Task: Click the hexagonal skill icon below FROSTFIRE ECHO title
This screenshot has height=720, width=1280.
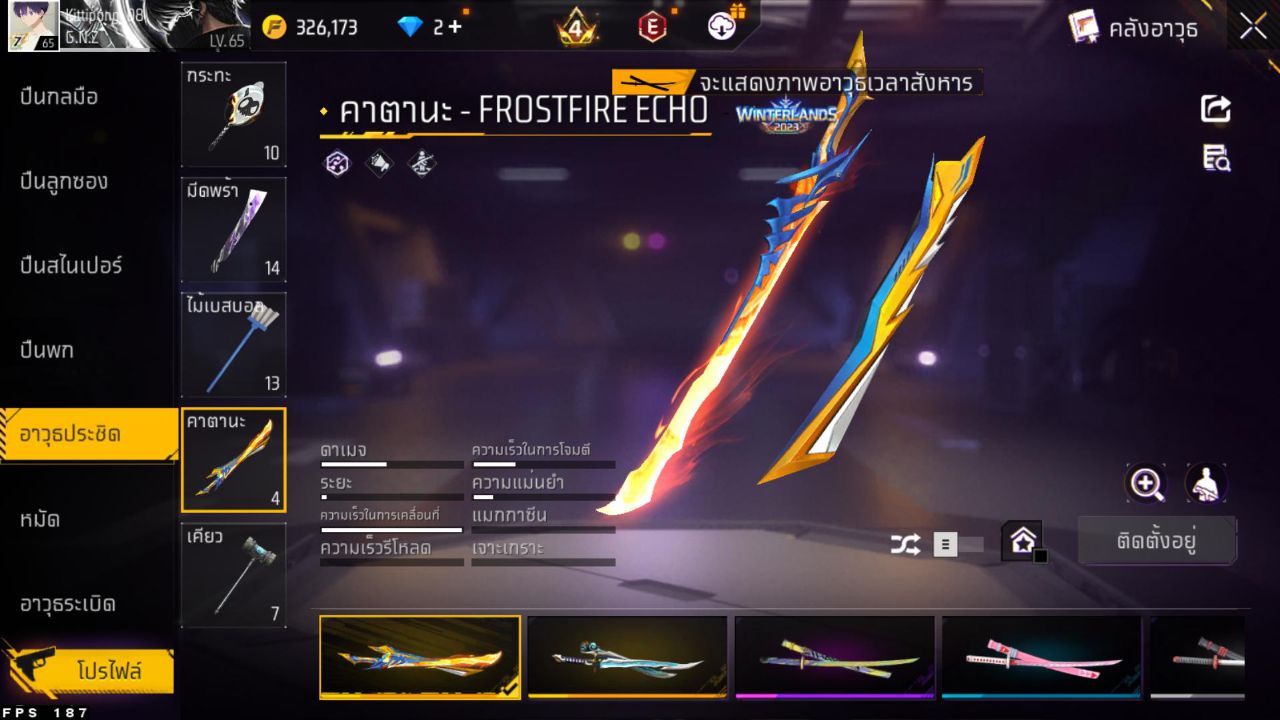Action: [338, 164]
